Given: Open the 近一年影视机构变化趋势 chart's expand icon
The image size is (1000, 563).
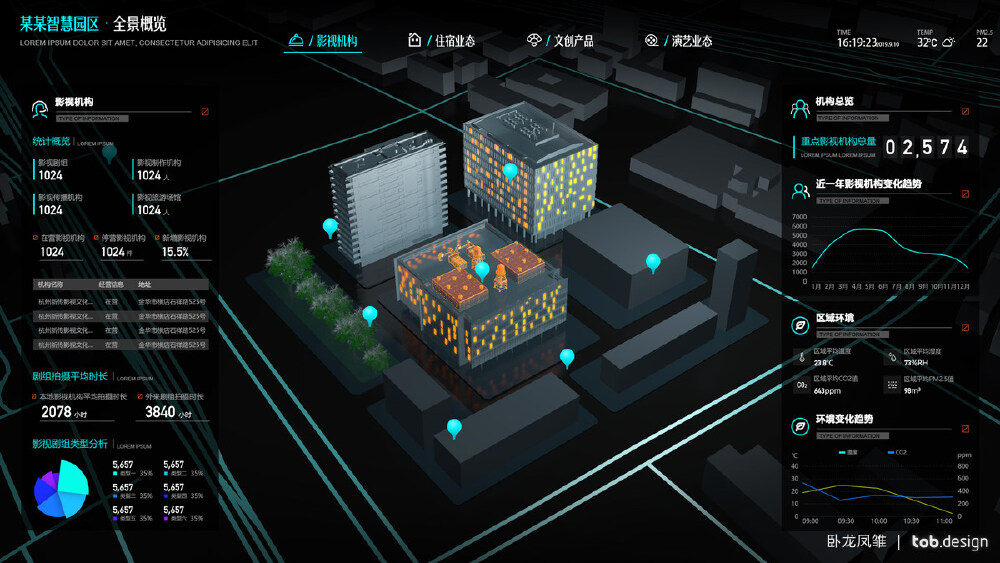Looking at the screenshot, I should point(965,194).
